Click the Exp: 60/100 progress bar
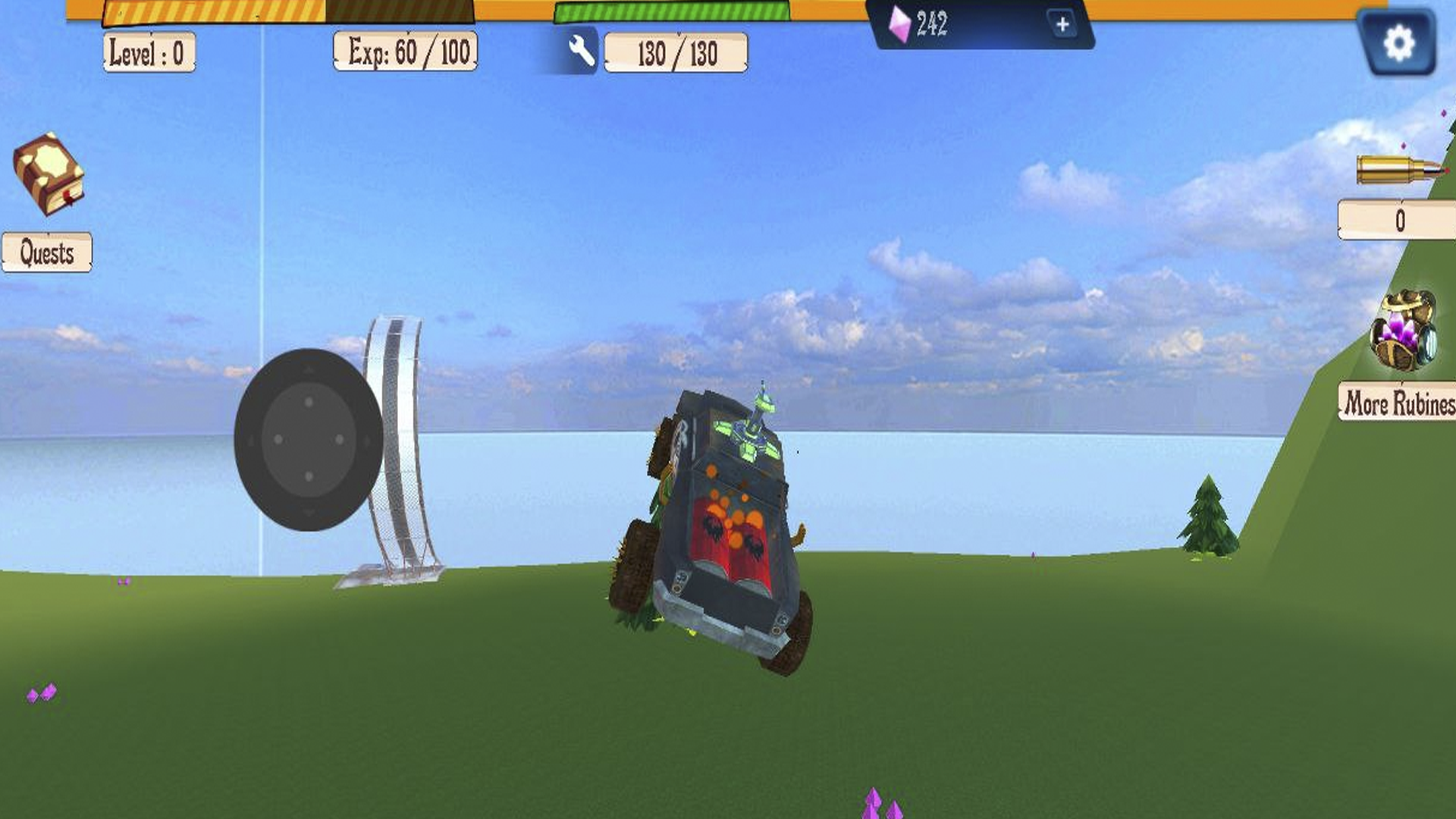This screenshot has width=1456, height=819. [406, 50]
